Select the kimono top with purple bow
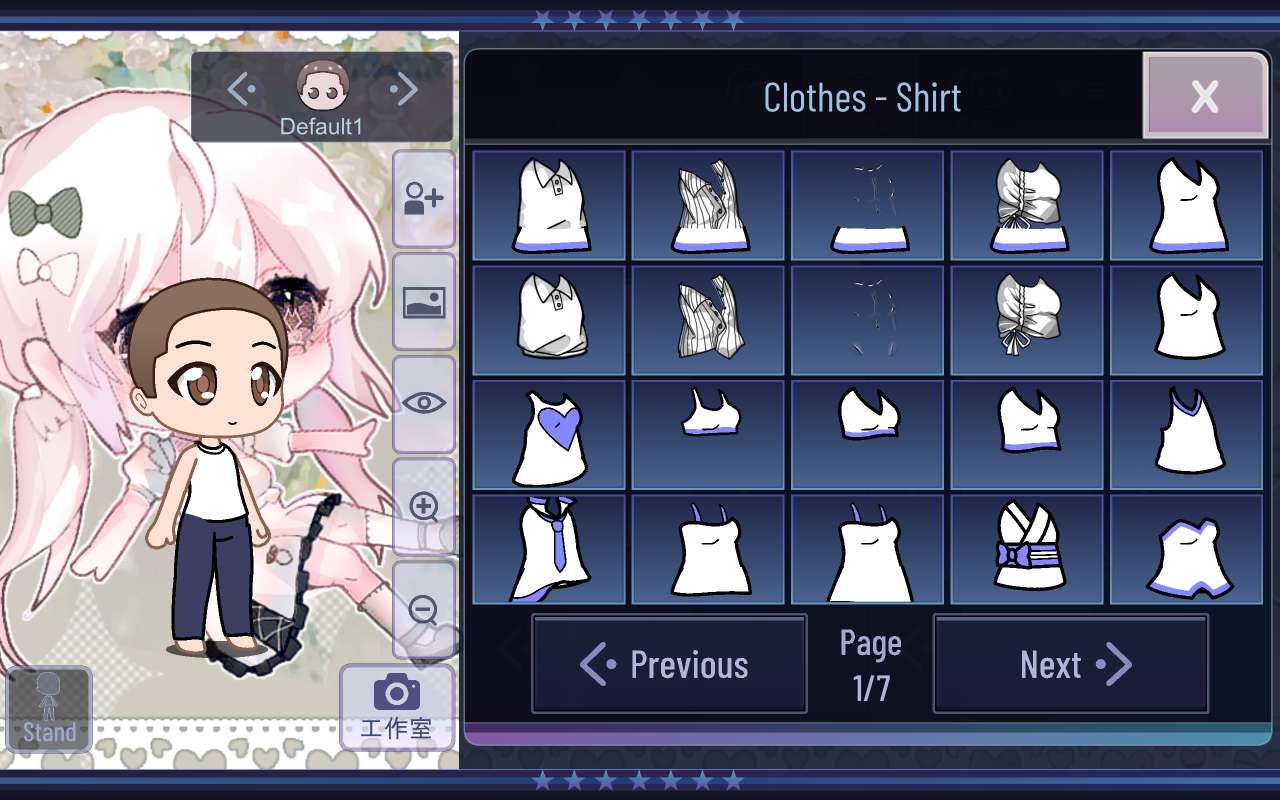The image size is (1280, 800). pos(1027,549)
